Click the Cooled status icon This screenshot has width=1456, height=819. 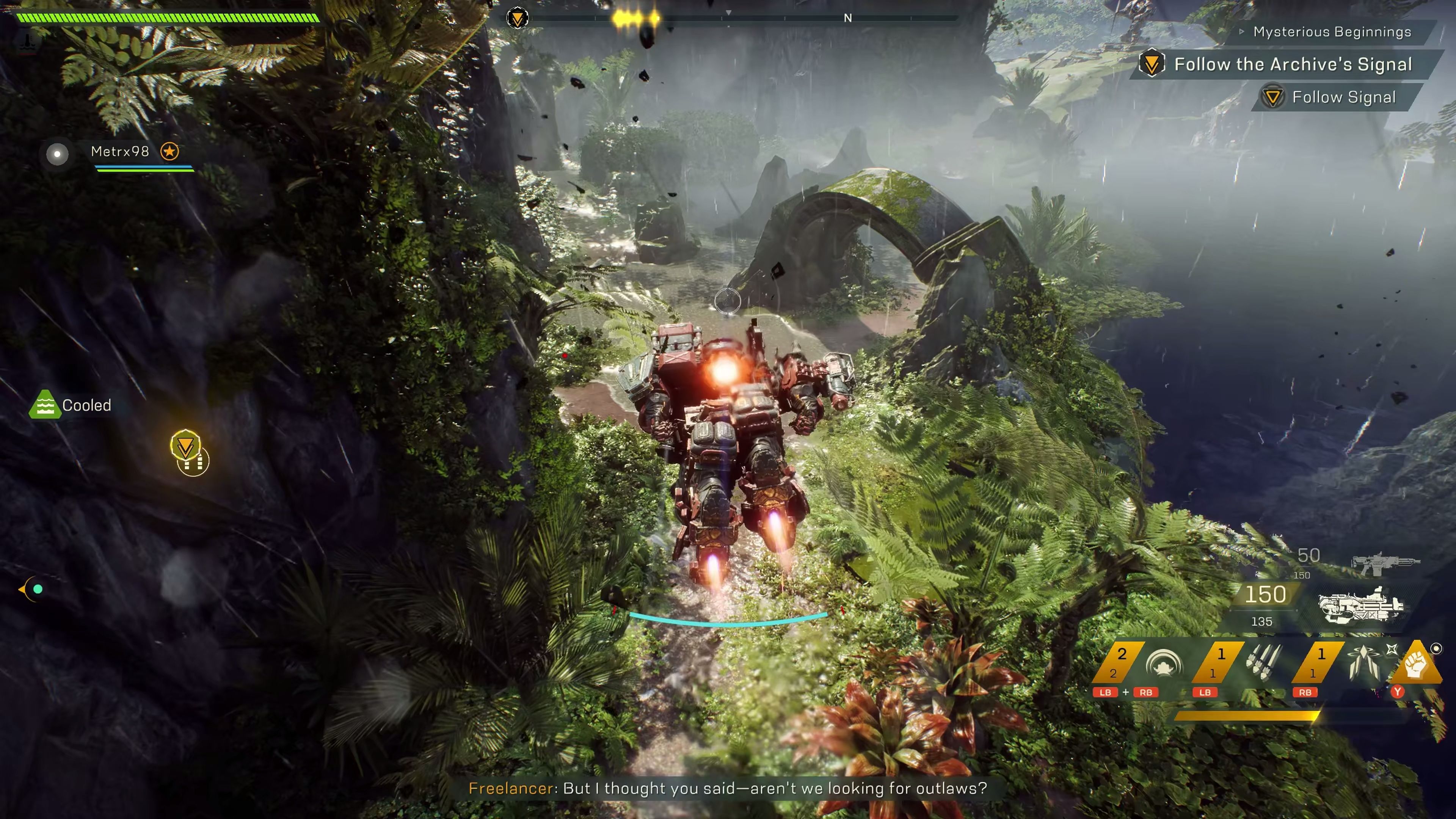[x=45, y=405]
